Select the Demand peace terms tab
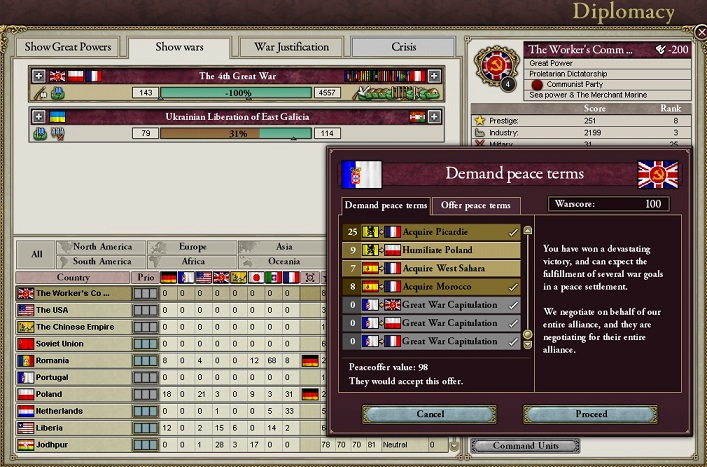707x467 pixels. pyautogui.click(x=386, y=206)
